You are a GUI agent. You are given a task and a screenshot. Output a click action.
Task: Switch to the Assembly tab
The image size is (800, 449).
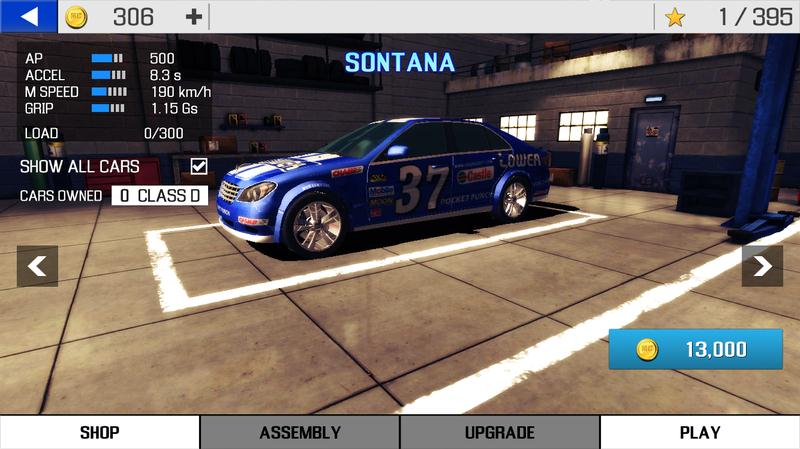[300, 433]
